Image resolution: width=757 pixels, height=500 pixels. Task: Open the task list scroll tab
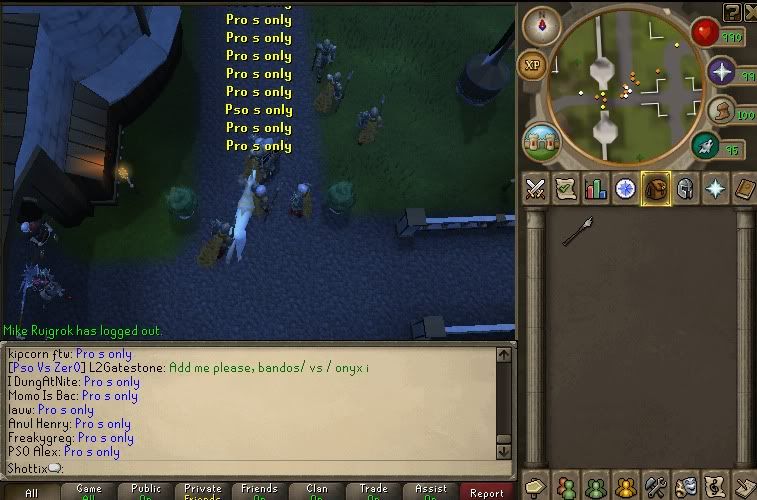[565, 189]
